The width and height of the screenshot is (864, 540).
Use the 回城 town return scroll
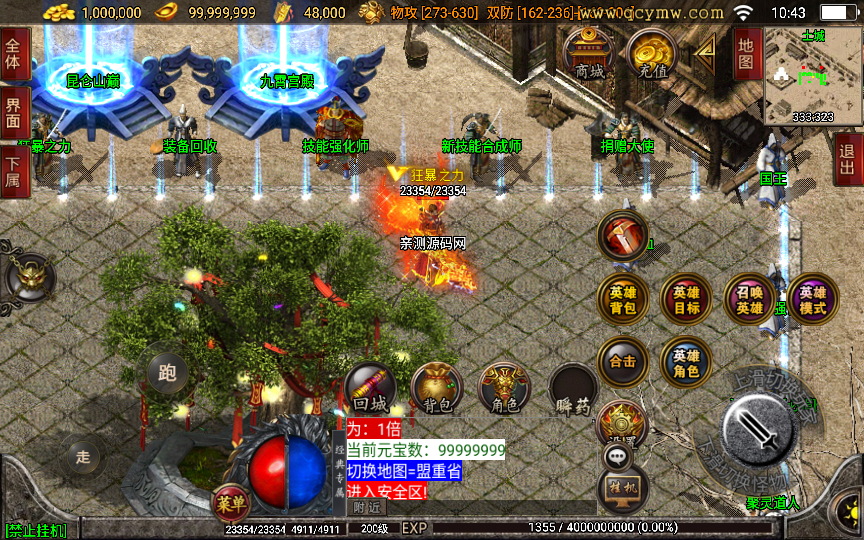click(x=370, y=388)
